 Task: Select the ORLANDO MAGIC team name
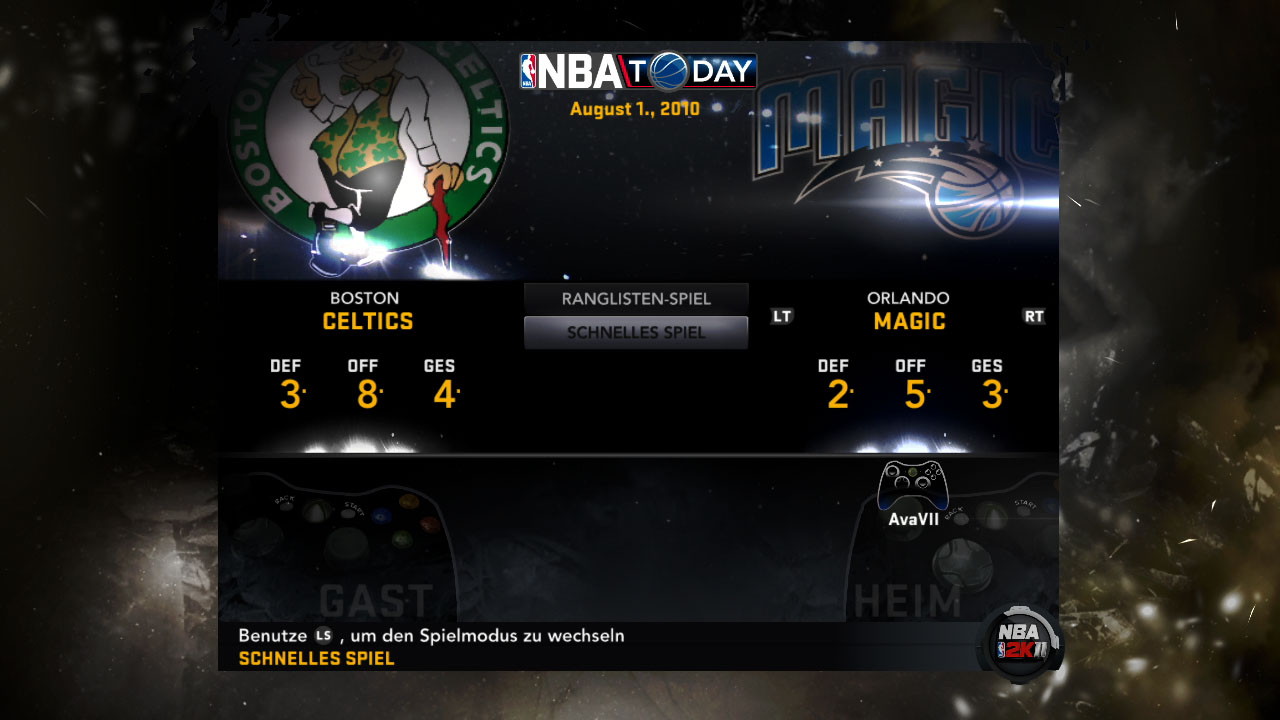[907, 310]
